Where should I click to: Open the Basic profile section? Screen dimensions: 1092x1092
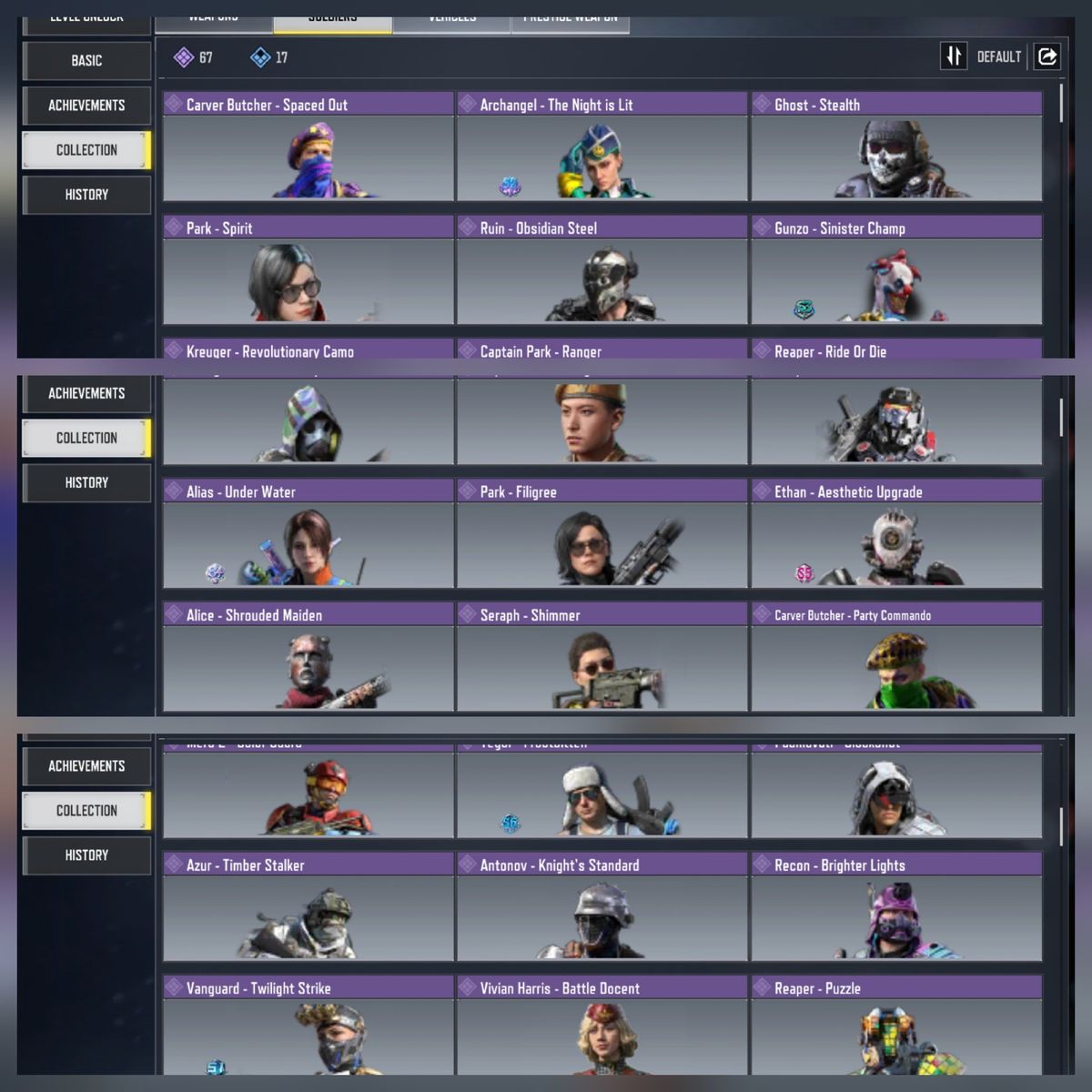click(x=86, y=61)
